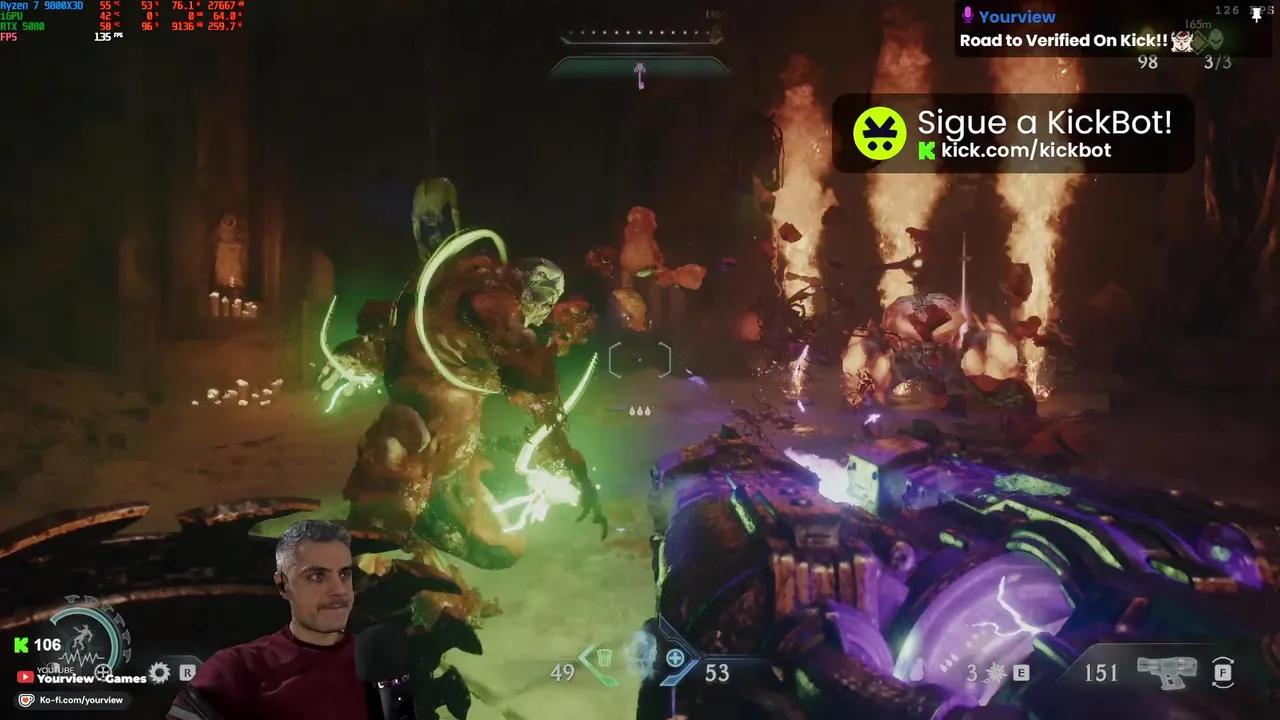Click the YouTube play icon near the channel name
The image size is (1280, 720).
25,677
